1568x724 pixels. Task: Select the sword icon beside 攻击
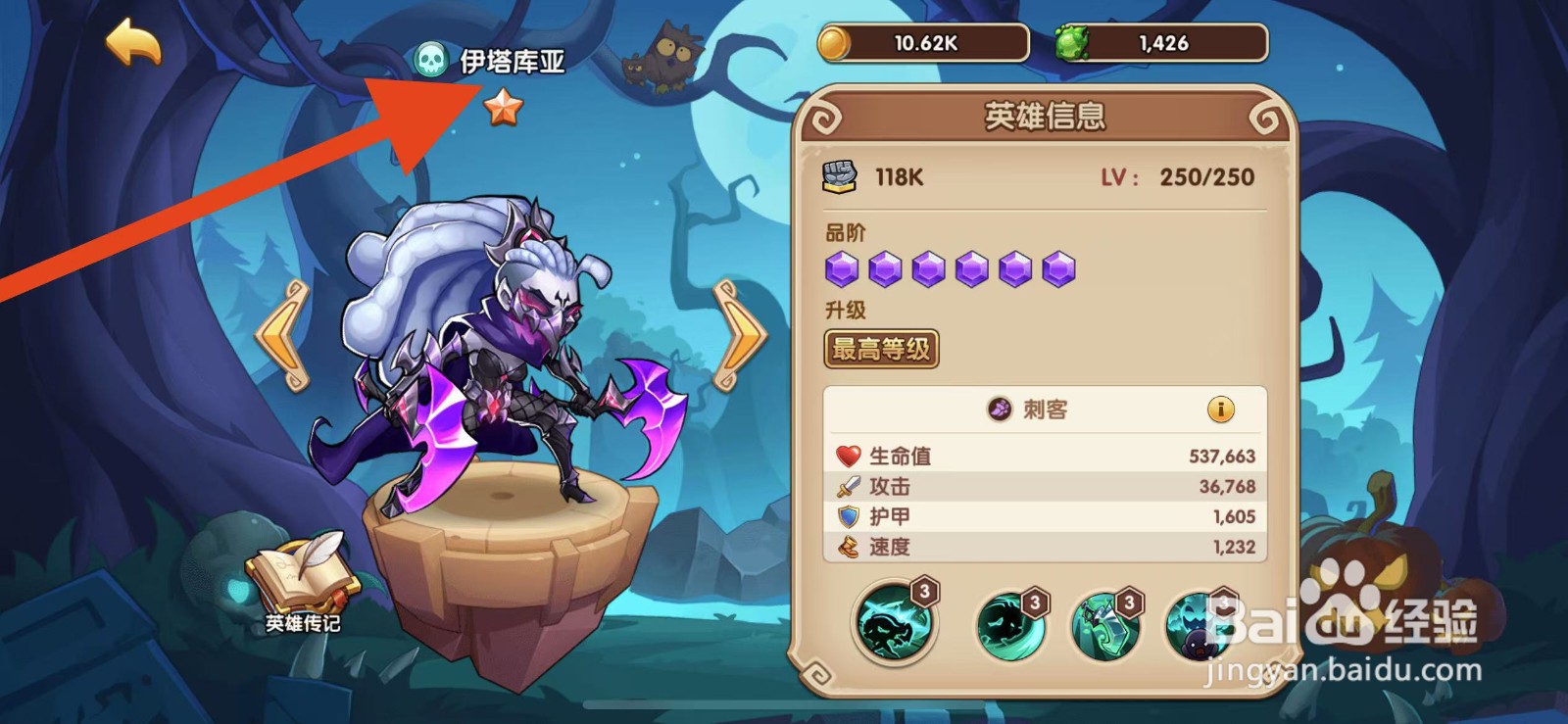click(x=845, y=485)
